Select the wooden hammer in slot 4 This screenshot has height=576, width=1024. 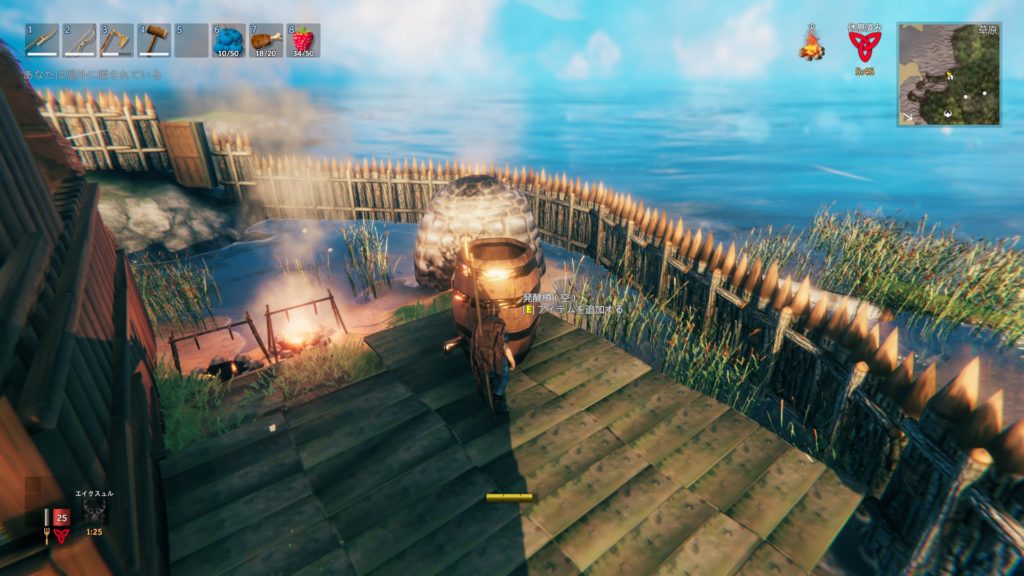[x=154, y=40]
